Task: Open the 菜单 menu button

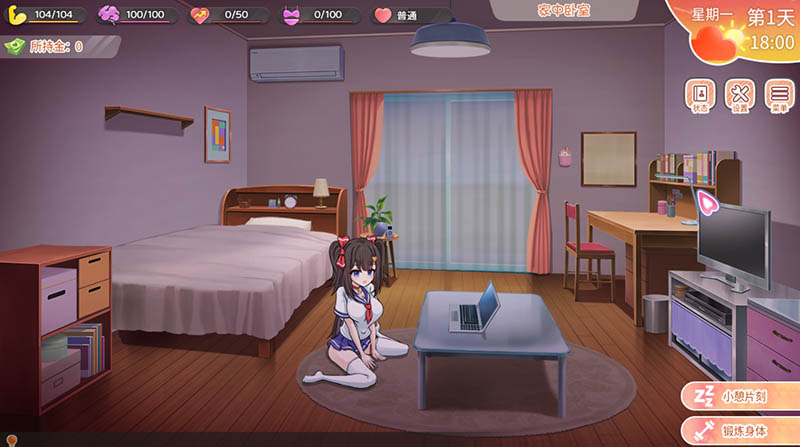Action: (x=779, y=95)
